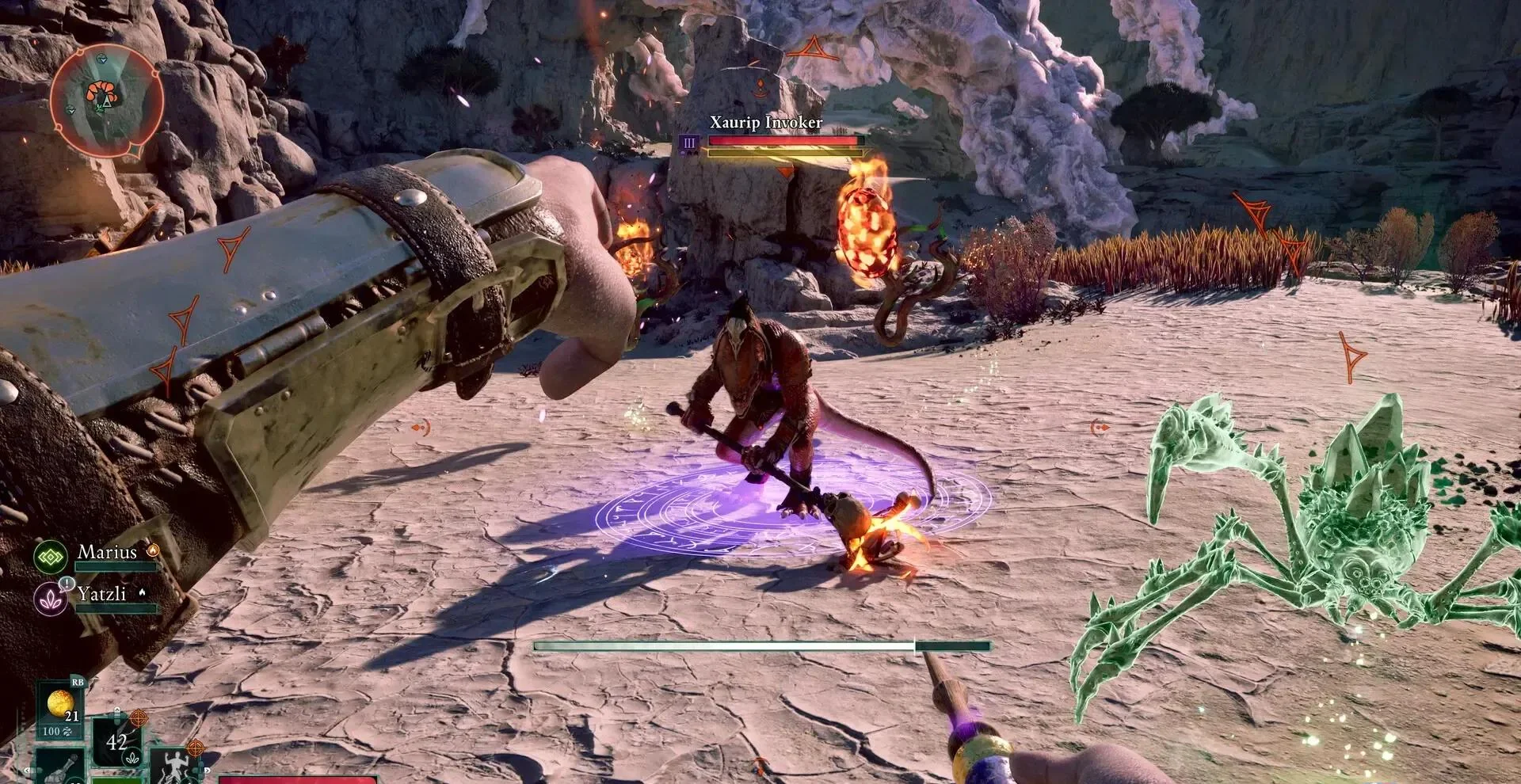This screenshot has width=1521, height=784.
Task: Activate the ability slot showing 42
Action: click(x=116, y=742)
